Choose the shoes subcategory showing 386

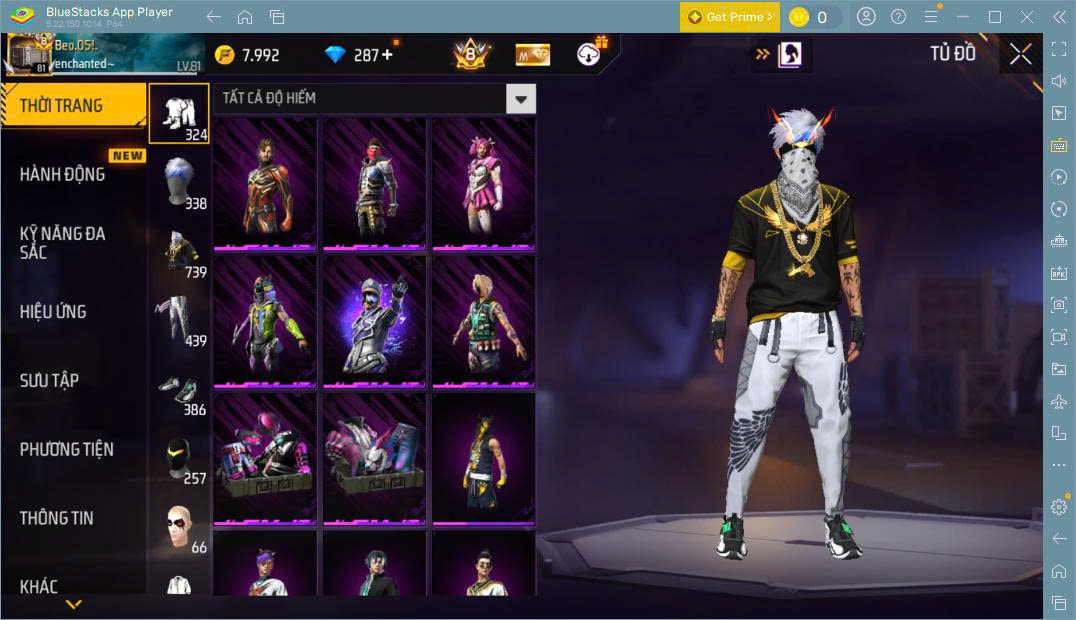point(180,390)
